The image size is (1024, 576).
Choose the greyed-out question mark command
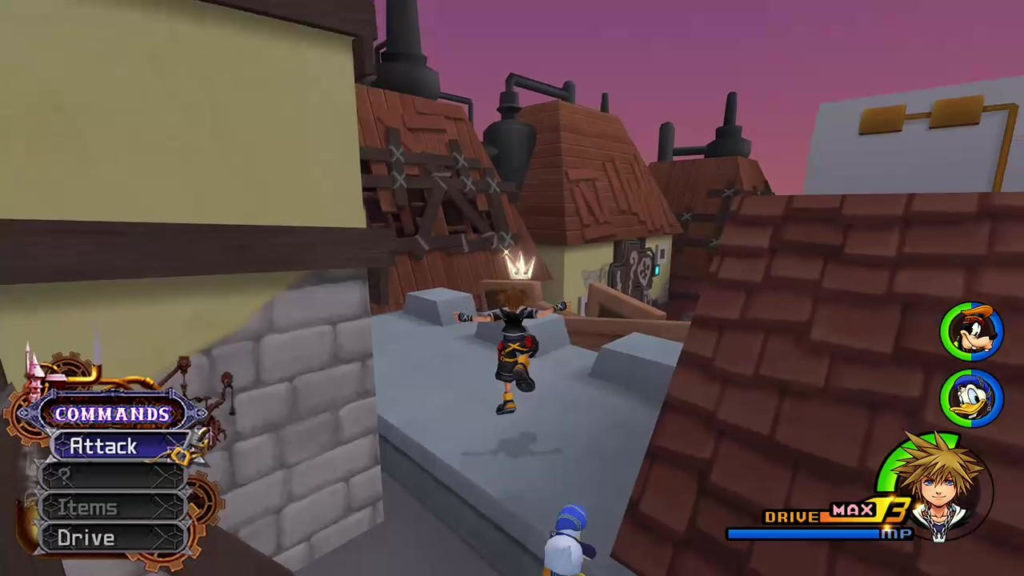tap(110, 477)
